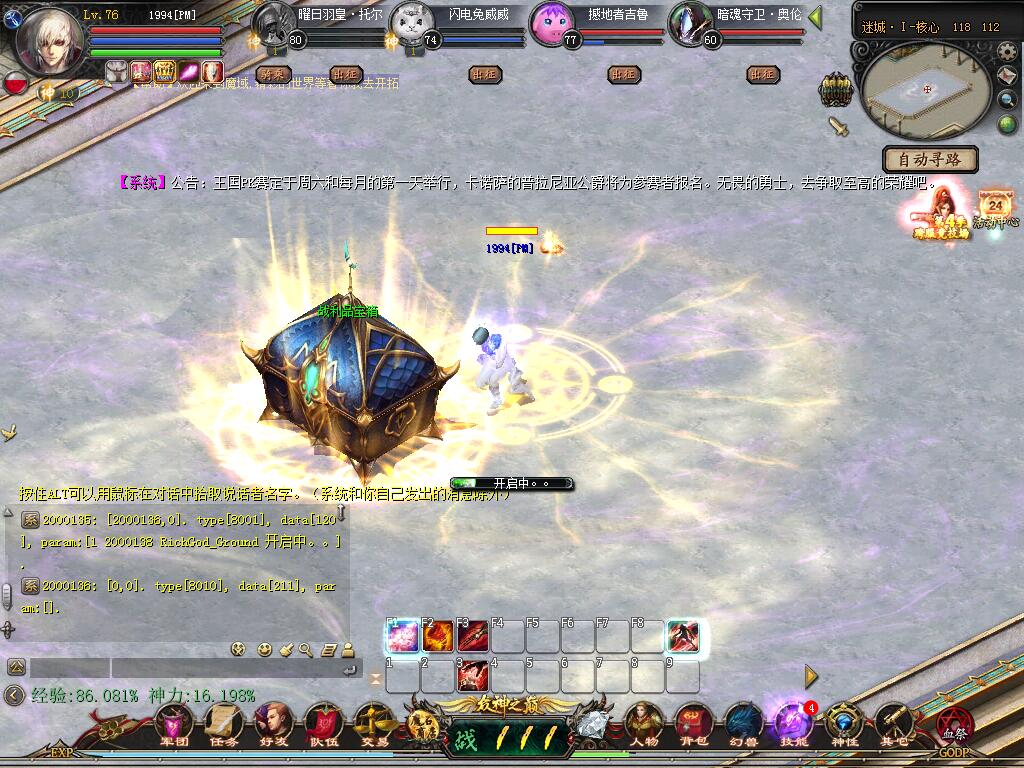The width and height of the screenshot is (1024, 768).
Task: Open the 幻兽 pet menu
Action: [743, 723]
